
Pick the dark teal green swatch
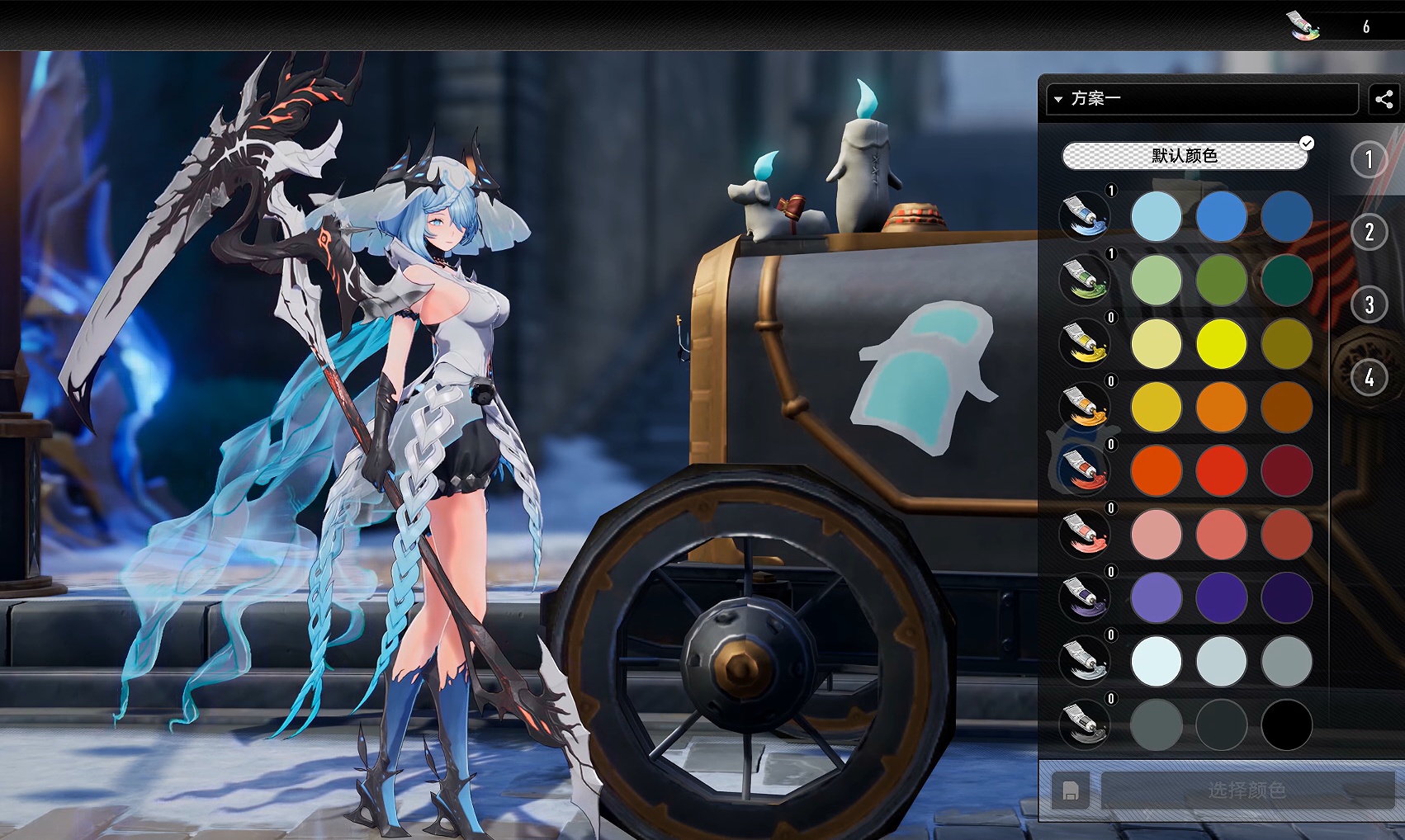1286,280
